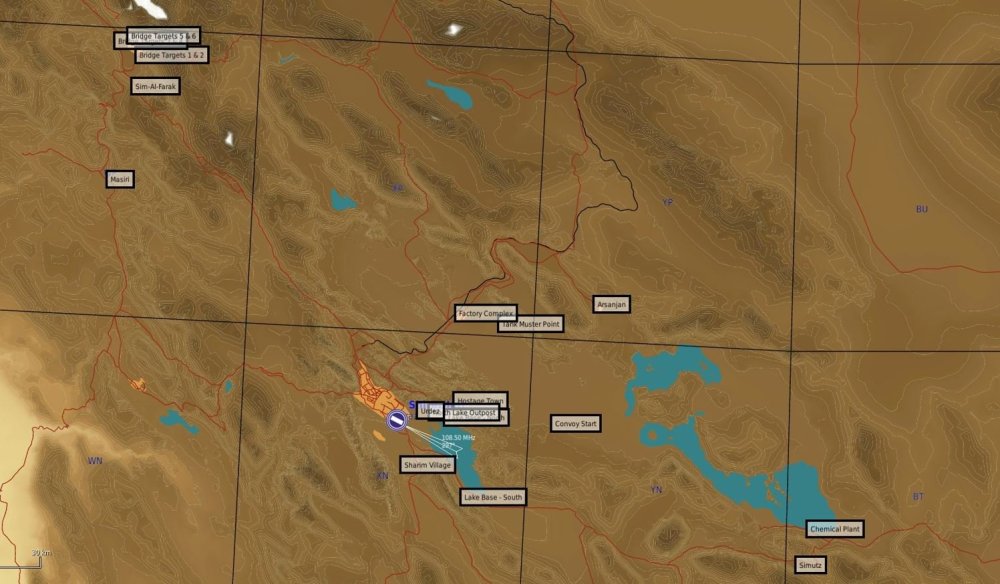Image resolution: width=1000 pixels, height=584 pixels.
Task: Select the Arsanjan map marker
Action: [x=612, y=304]
